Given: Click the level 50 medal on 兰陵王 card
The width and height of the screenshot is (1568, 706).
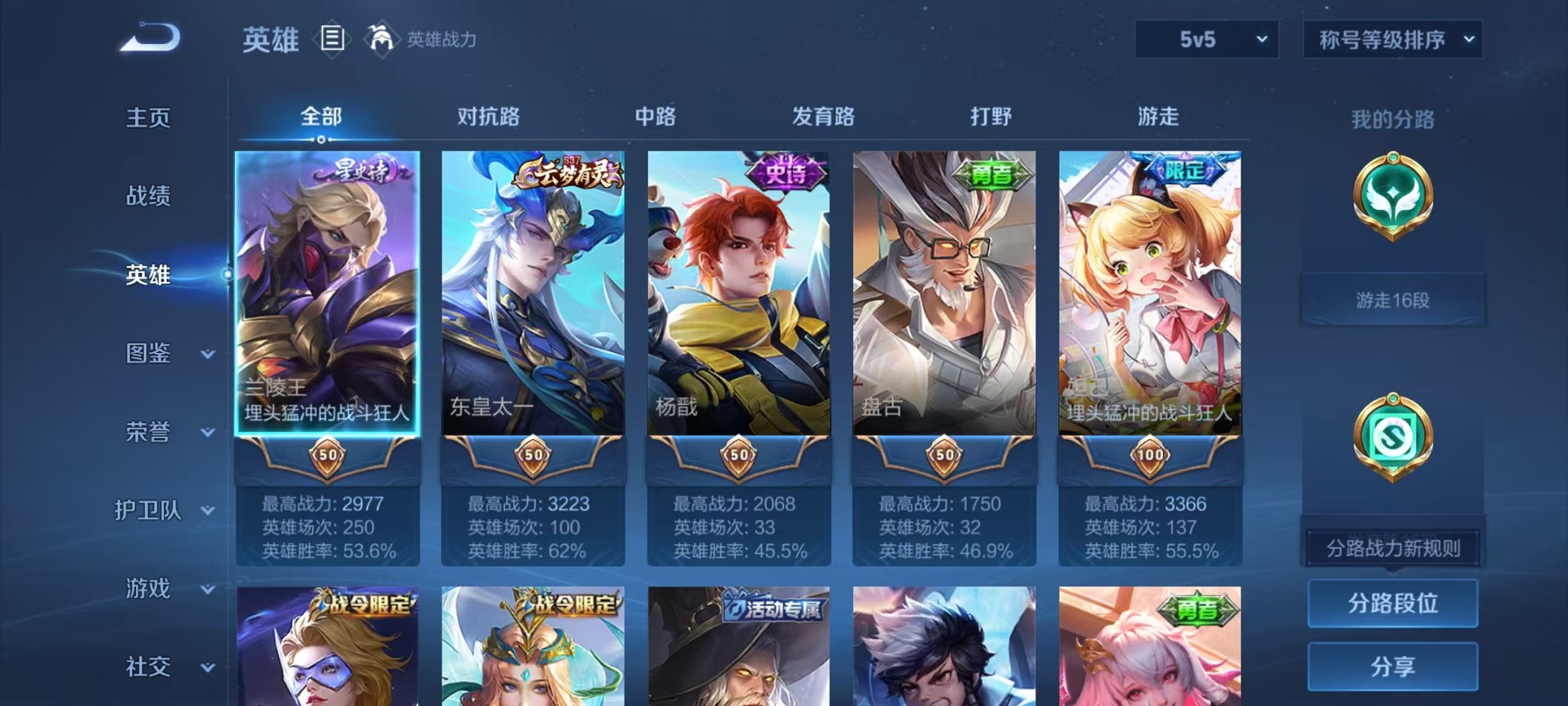Looking at the screenshot, I should click(326, 455).
